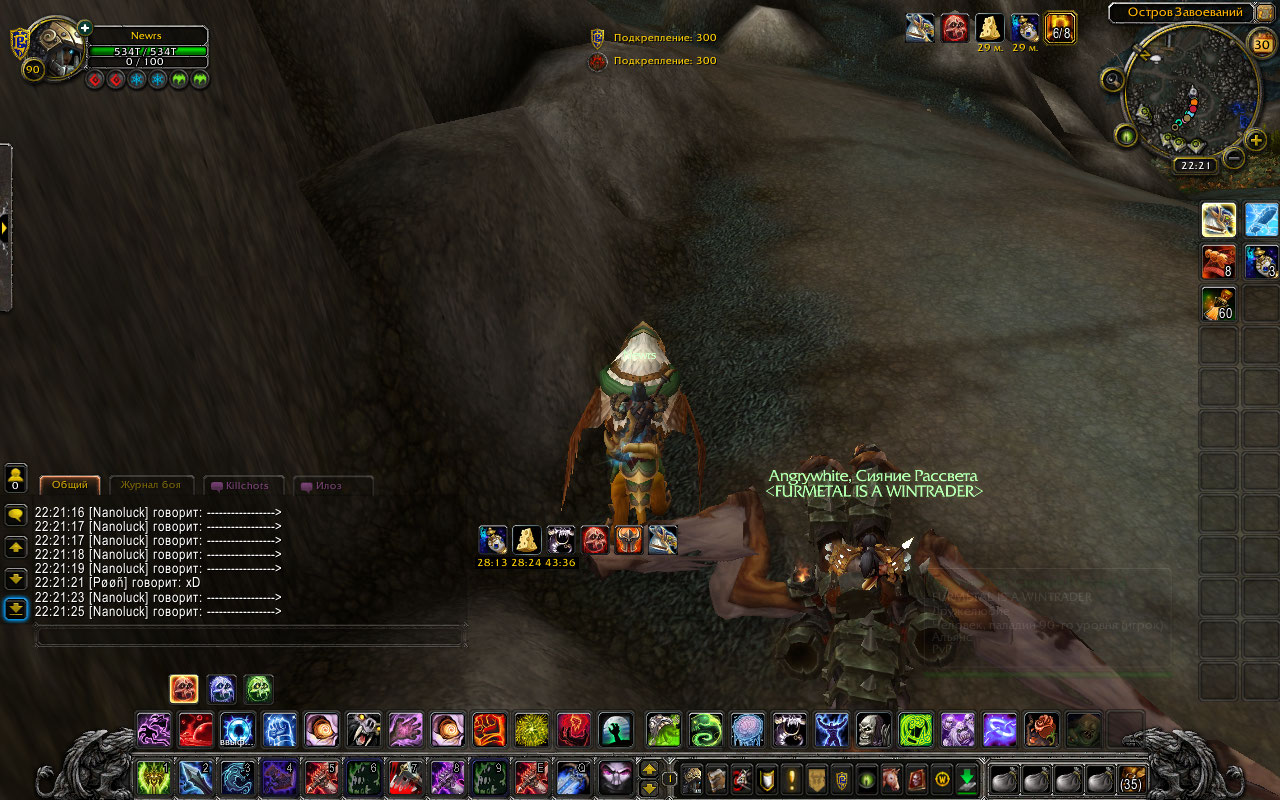
Task: Activate the green skull action bar ability
Action: coord(258,688)
